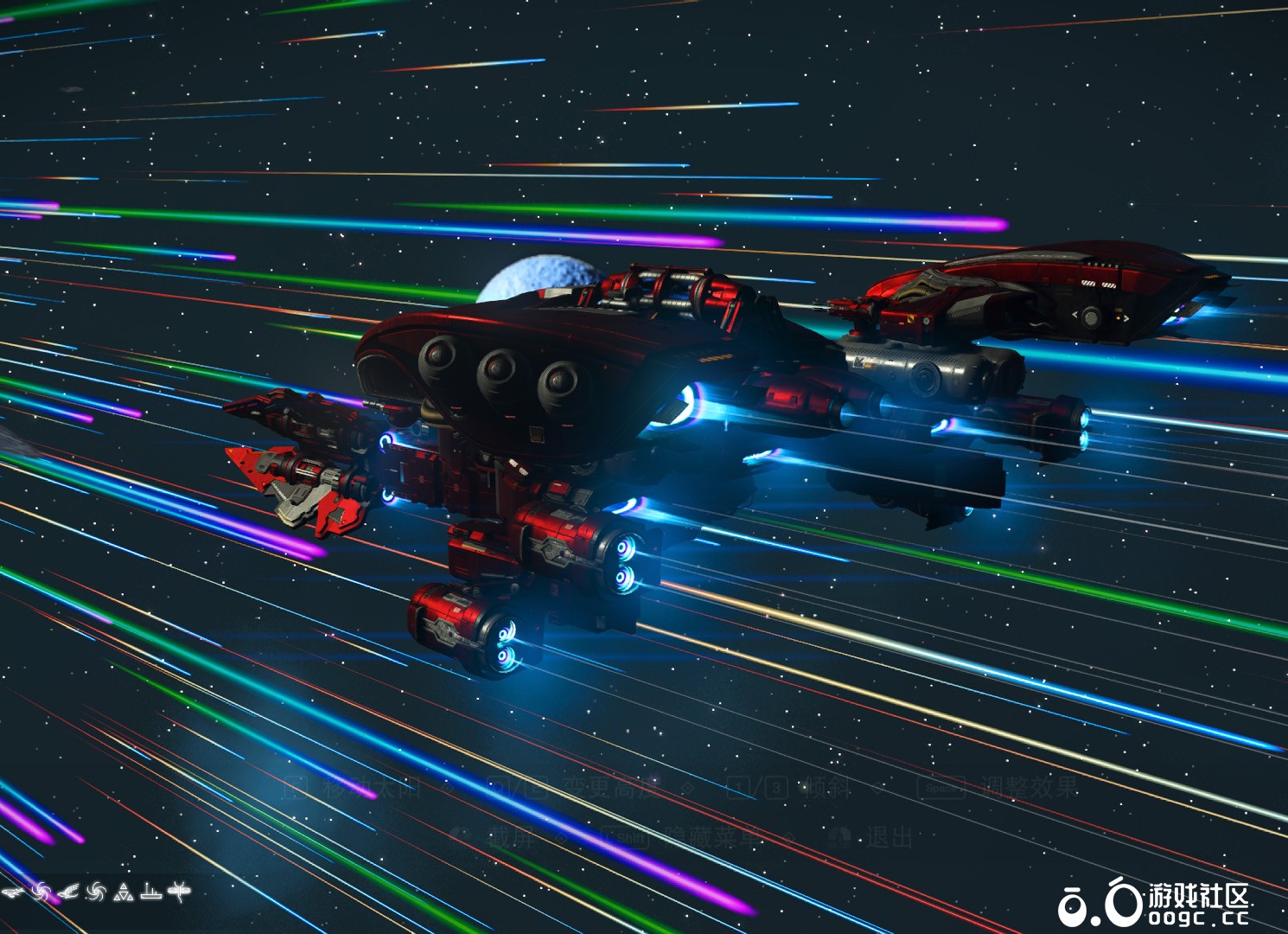
Task: Select the stacked triangles glyph icon
Action: (124, 892)
